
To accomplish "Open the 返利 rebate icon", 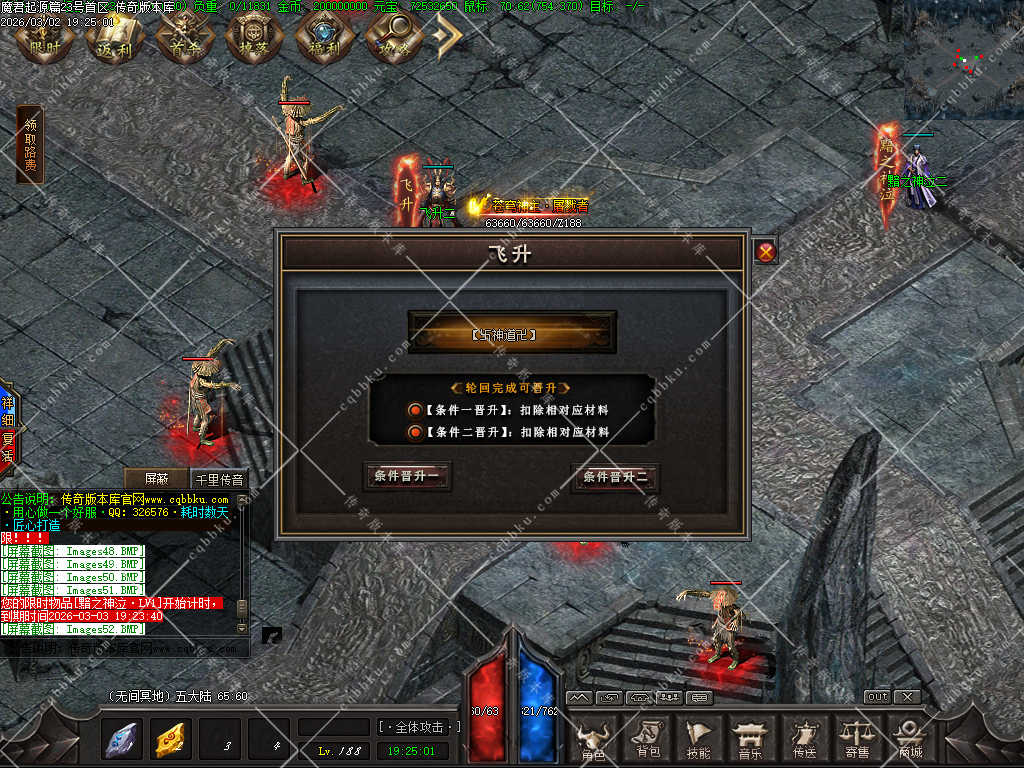I will click(x=115, y=38).
